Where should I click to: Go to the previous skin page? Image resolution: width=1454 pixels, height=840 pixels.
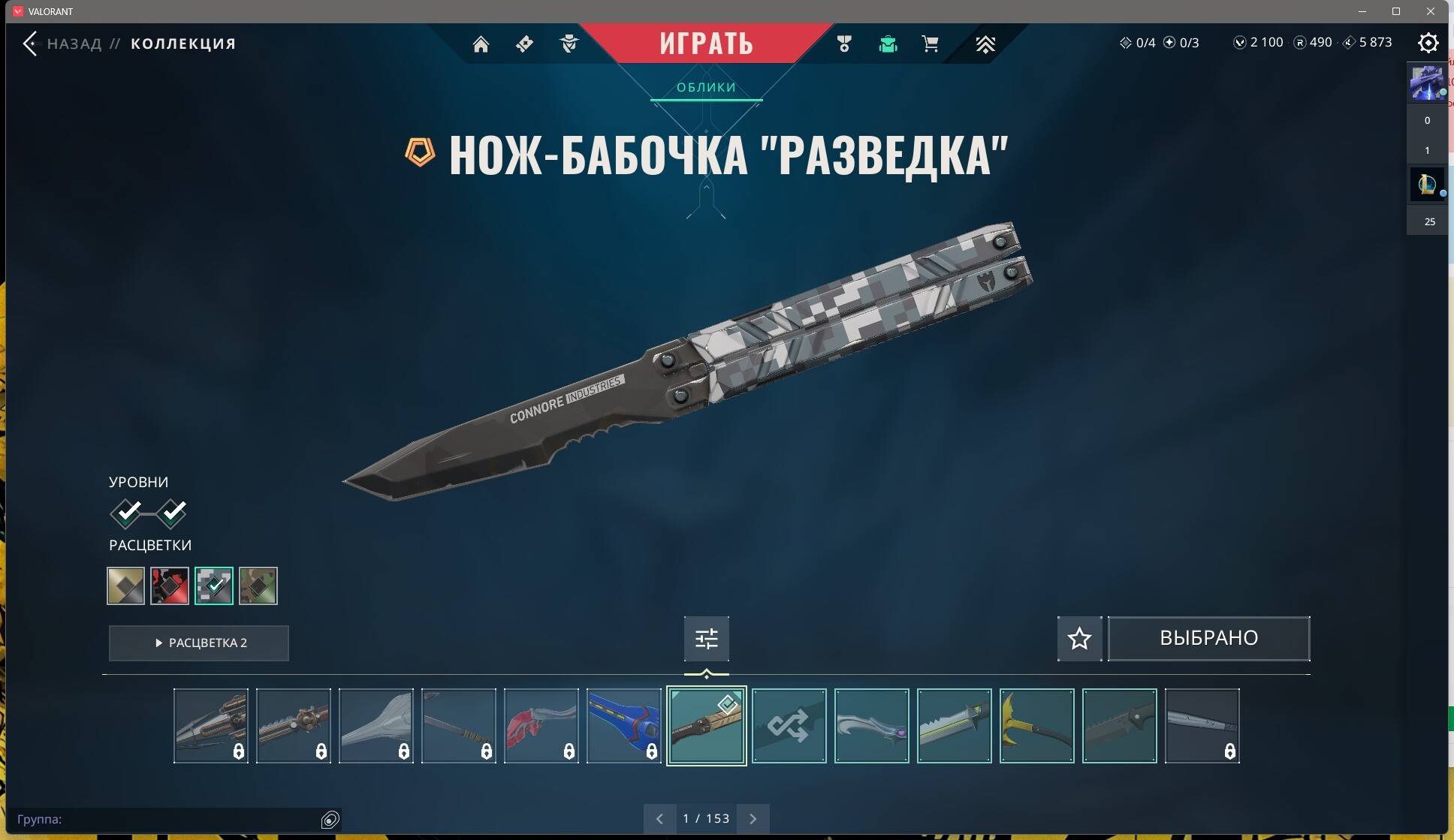659,818
